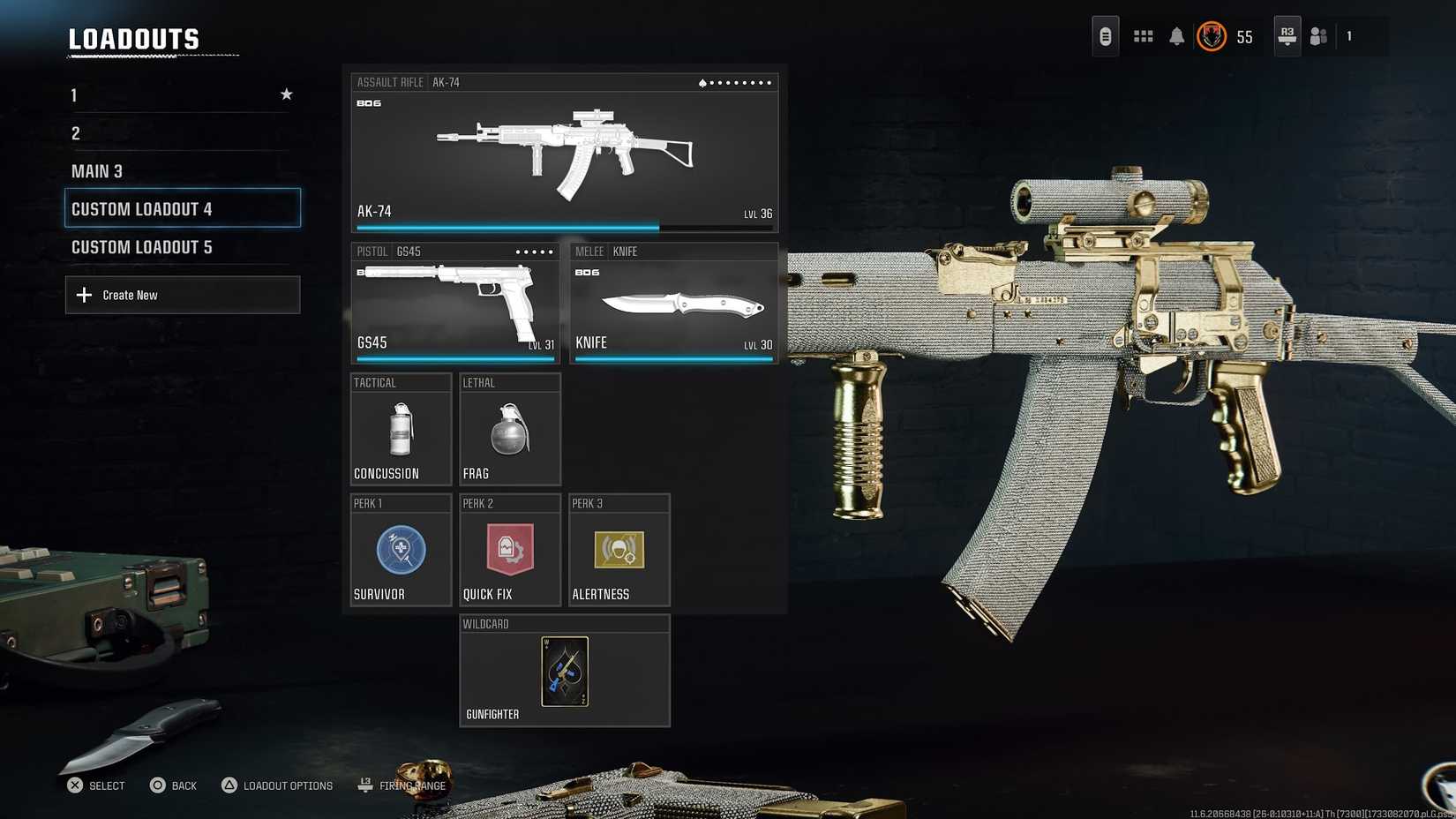The image size is (1456, 819).
Task: Change the Survivor perk
Action: click(x=402, y=550)
